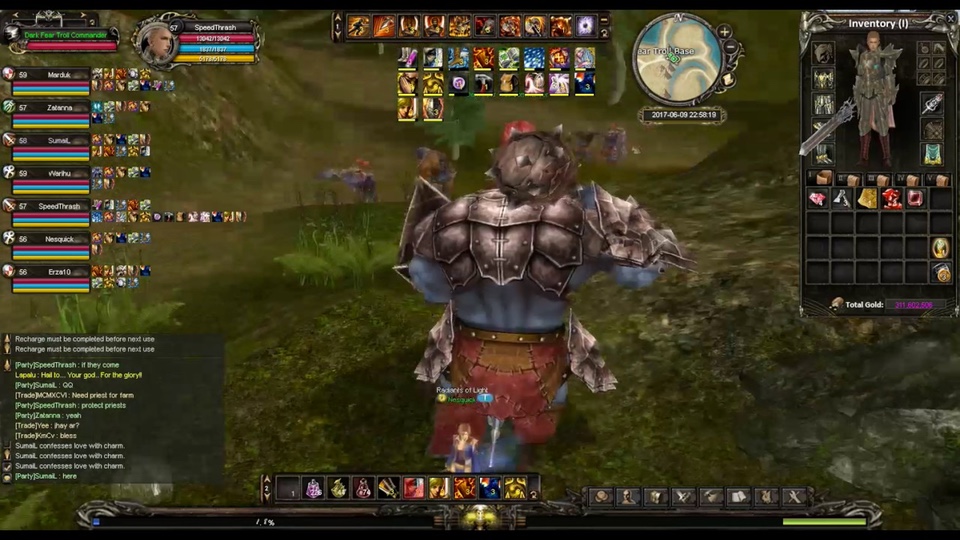Activate the purple vortex skill in top bar
960x540 pixels.
coord(586,26)
